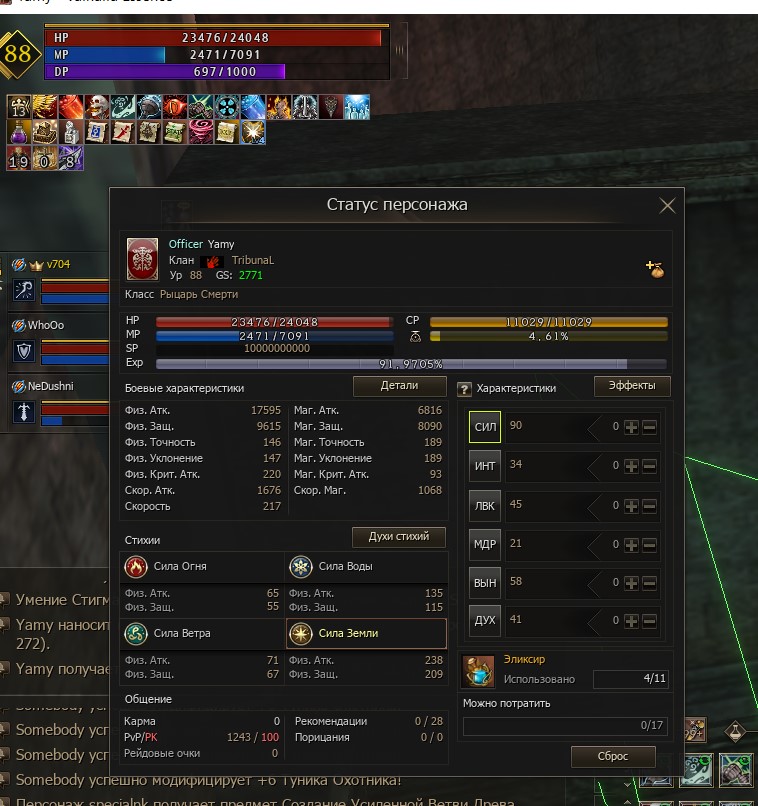The height and width of the screenshot is (806, 758).
Task: Show the Эффекты panel
Action: click(x=632, y=386)
